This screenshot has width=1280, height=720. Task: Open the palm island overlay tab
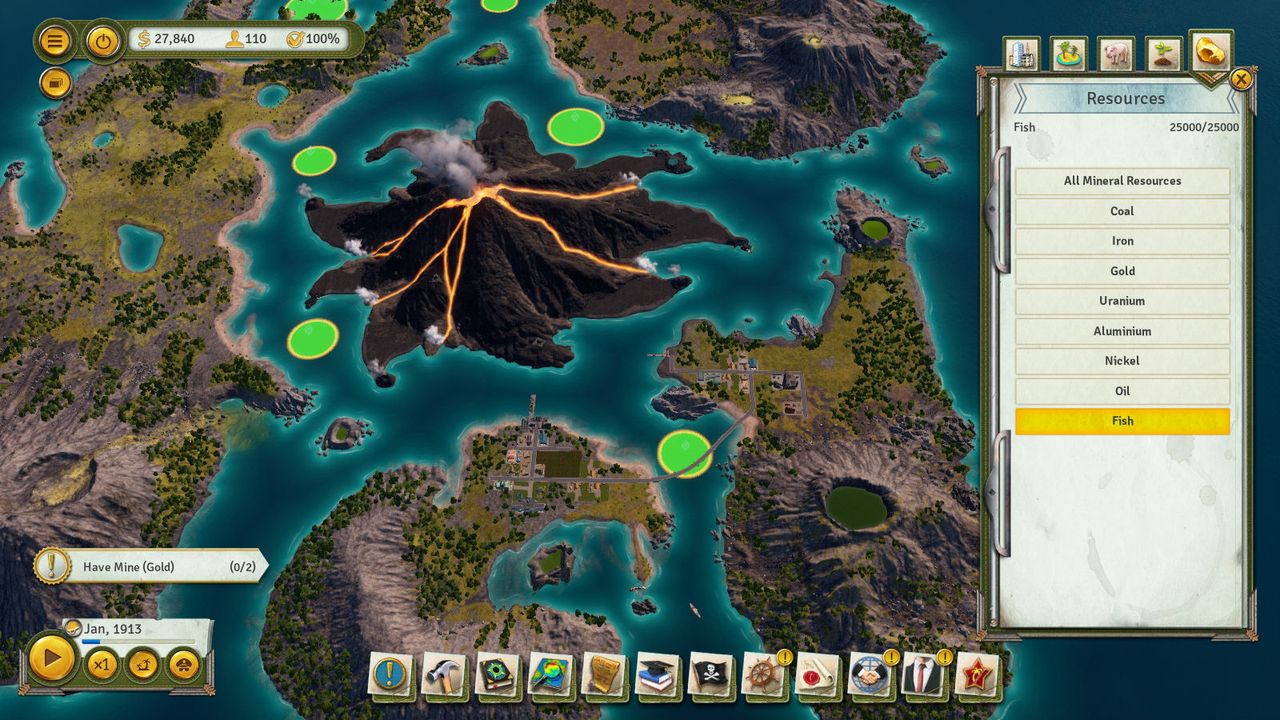tap(1069, 54)
